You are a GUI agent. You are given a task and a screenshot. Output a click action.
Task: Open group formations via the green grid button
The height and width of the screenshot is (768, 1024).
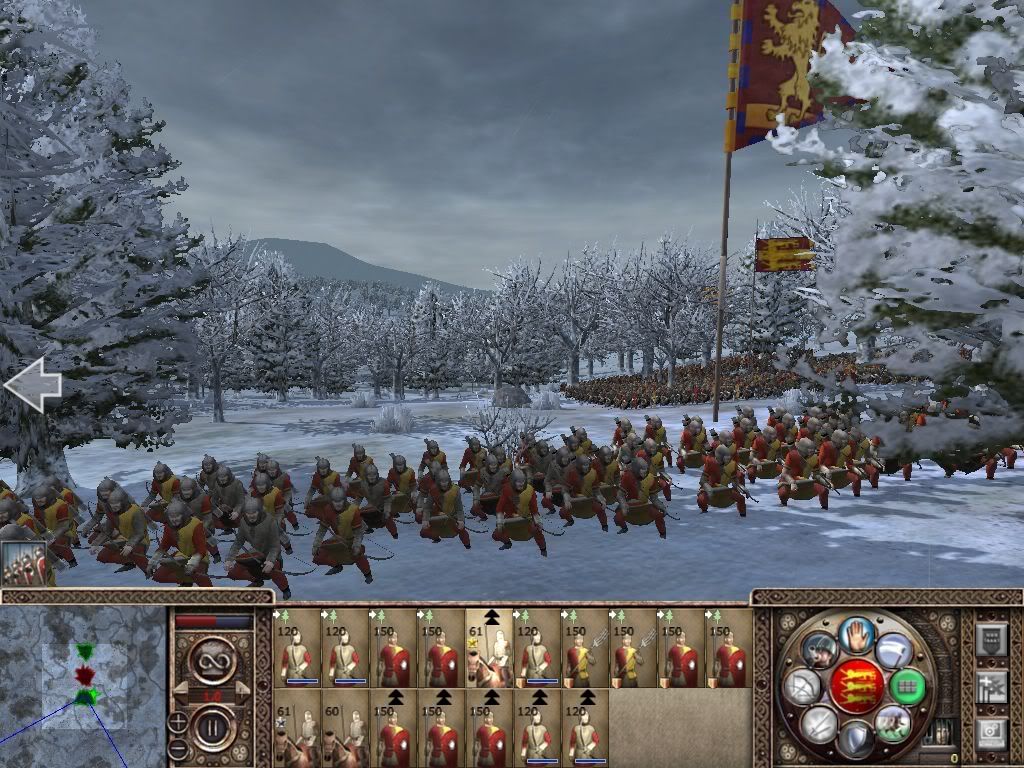[x=908, y=687]
